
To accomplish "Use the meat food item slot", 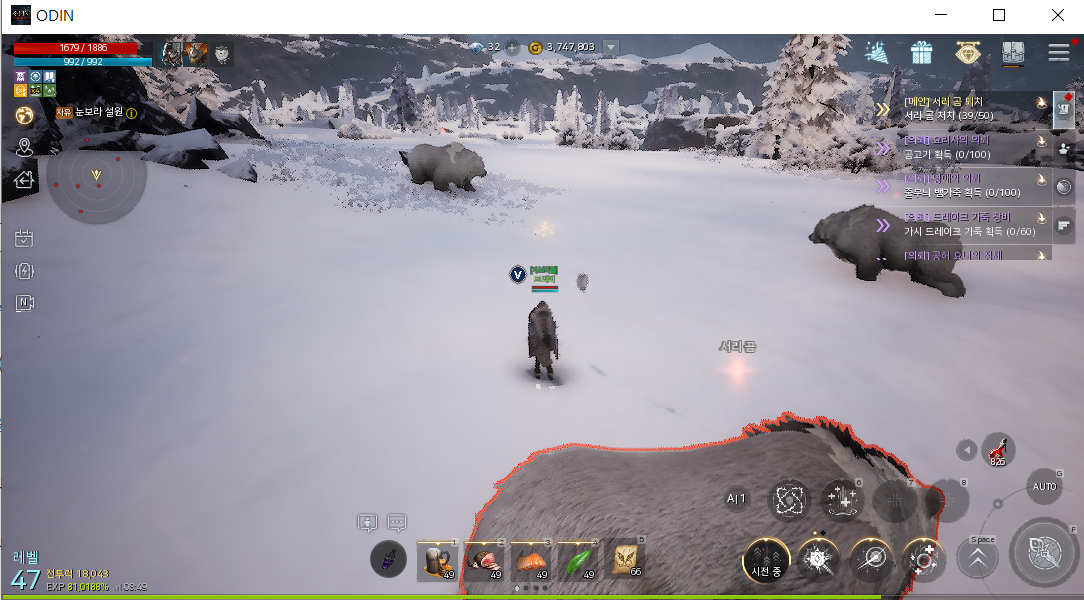I will coord(485,560).
